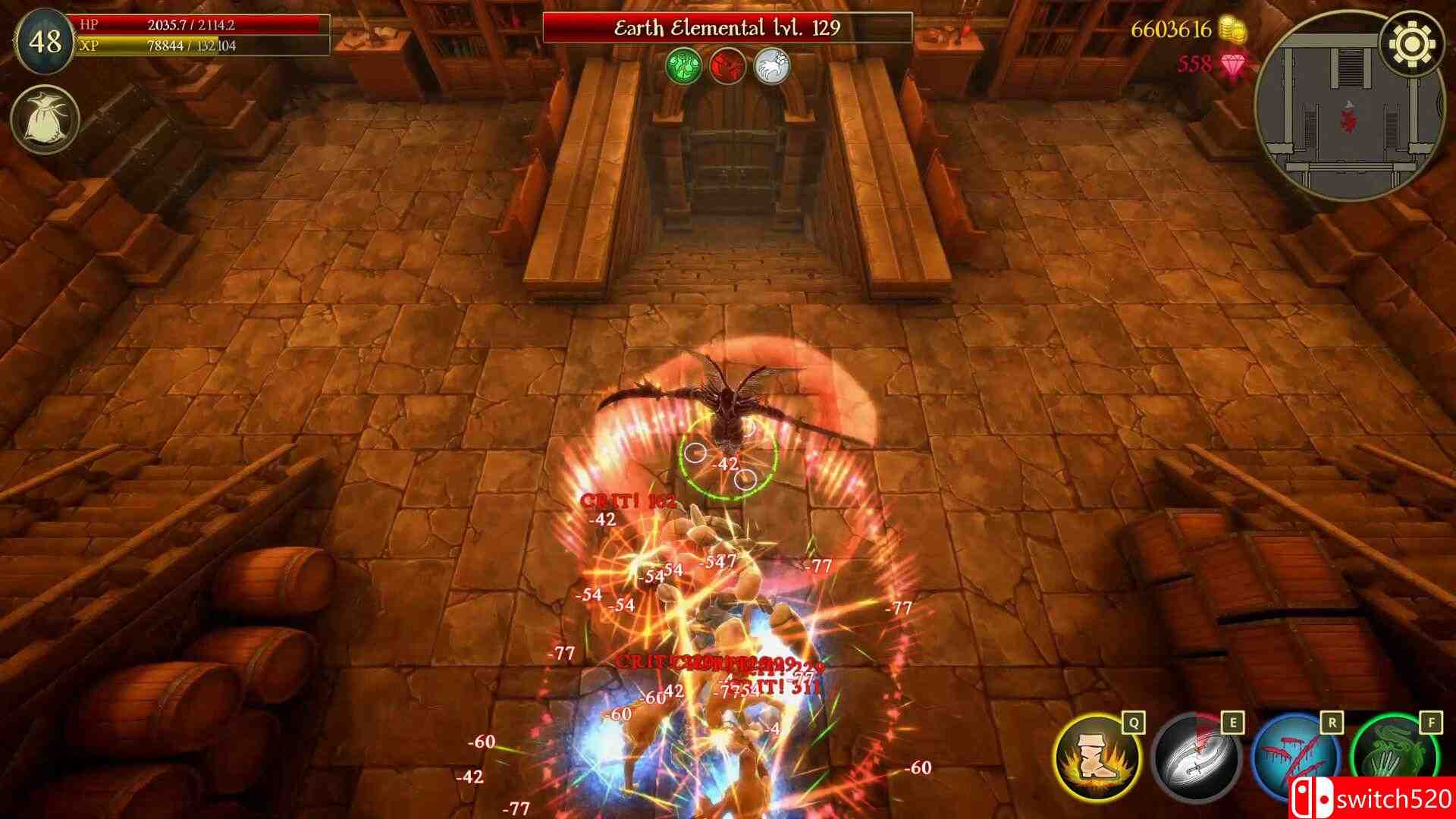The image size is (1456, 819).
Task: Select the red strength icon below Earth Elemental title
Action: point(727,66)
